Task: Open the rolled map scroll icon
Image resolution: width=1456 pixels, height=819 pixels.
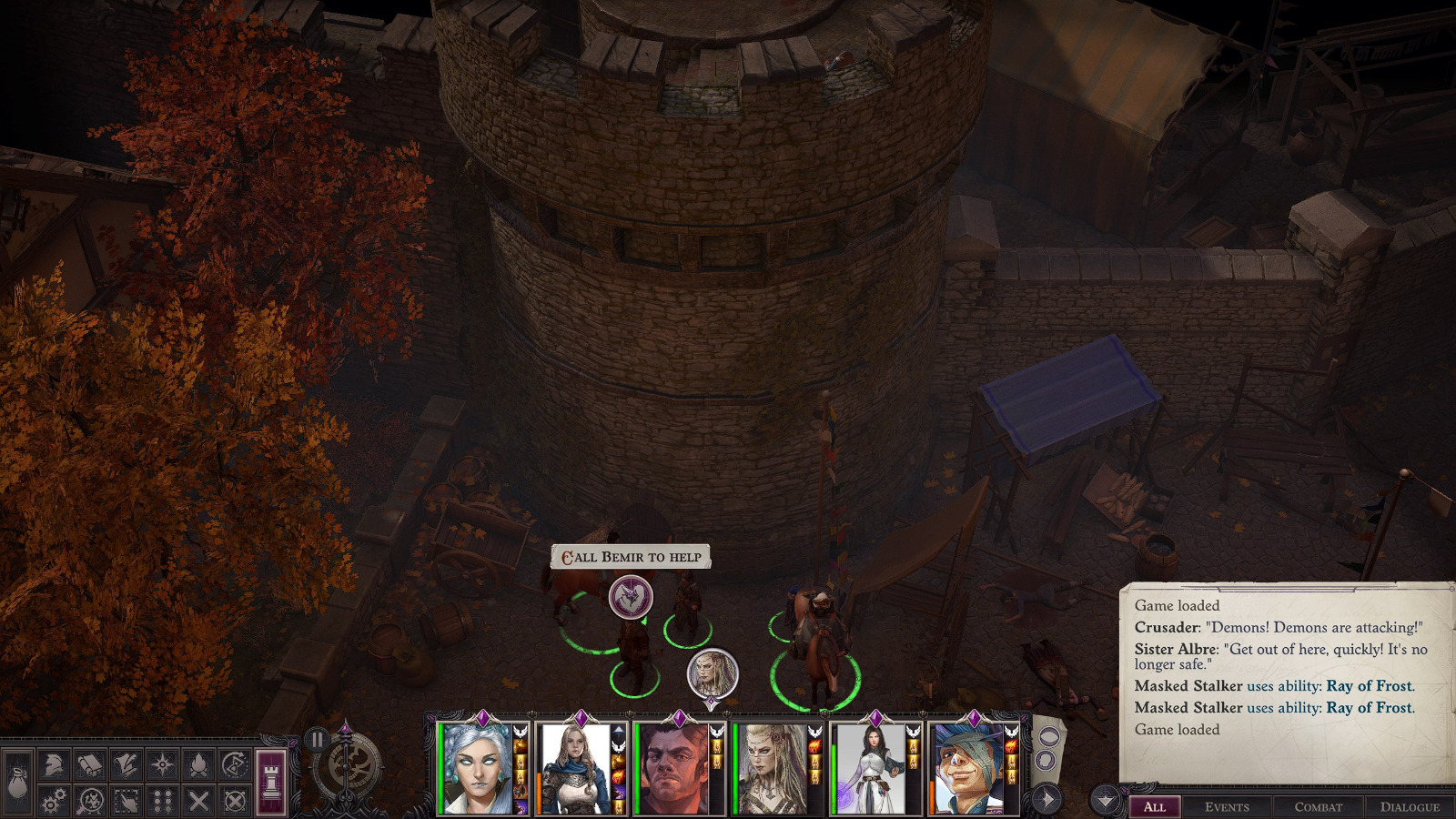Action: pyautogui.click(x=90, y=765)
